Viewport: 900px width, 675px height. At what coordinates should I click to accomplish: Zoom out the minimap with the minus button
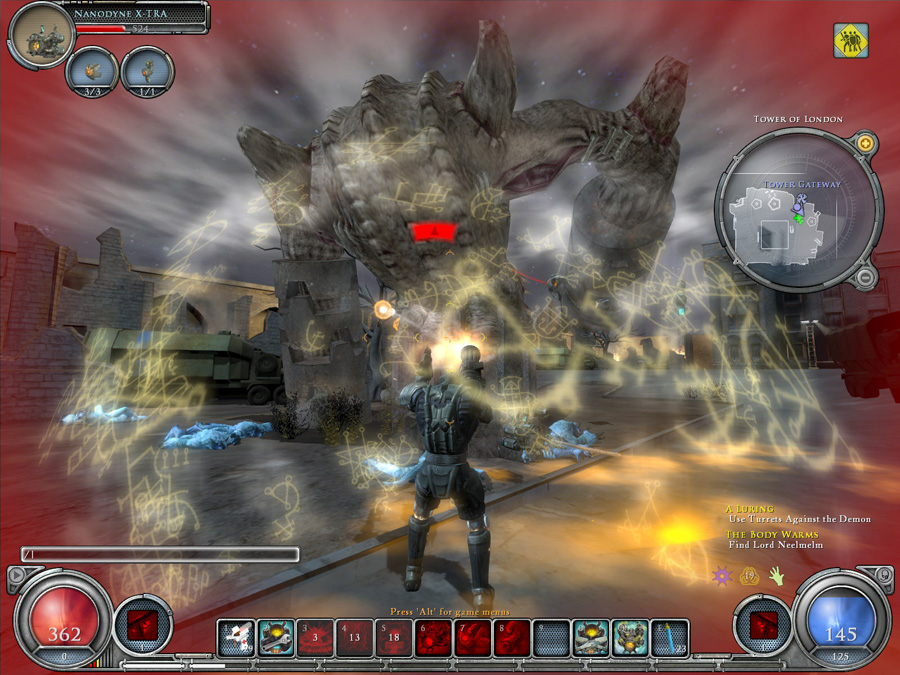tap(866, 276)
